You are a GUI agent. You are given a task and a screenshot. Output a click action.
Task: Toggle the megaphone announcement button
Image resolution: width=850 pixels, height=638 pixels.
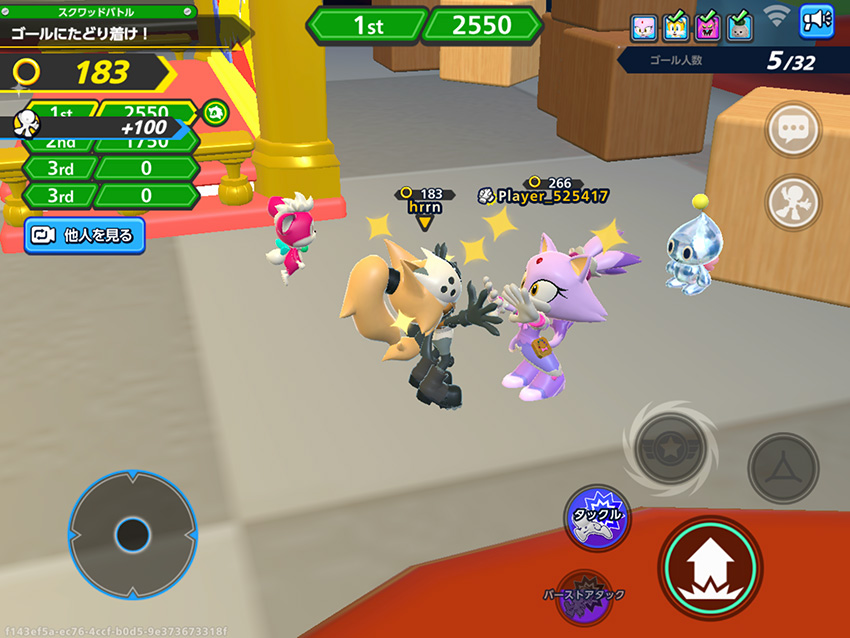pyautogui.click(x=816, y=23)
